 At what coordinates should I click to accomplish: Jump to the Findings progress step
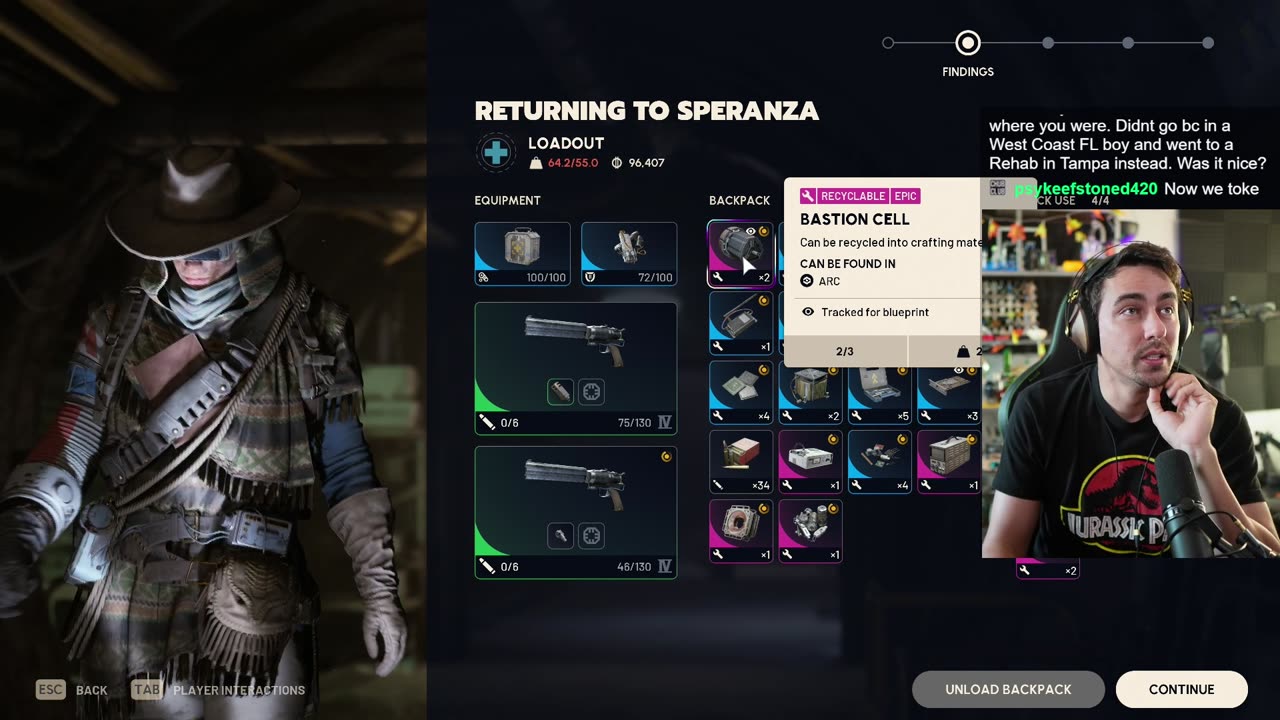tap(967, 43)
